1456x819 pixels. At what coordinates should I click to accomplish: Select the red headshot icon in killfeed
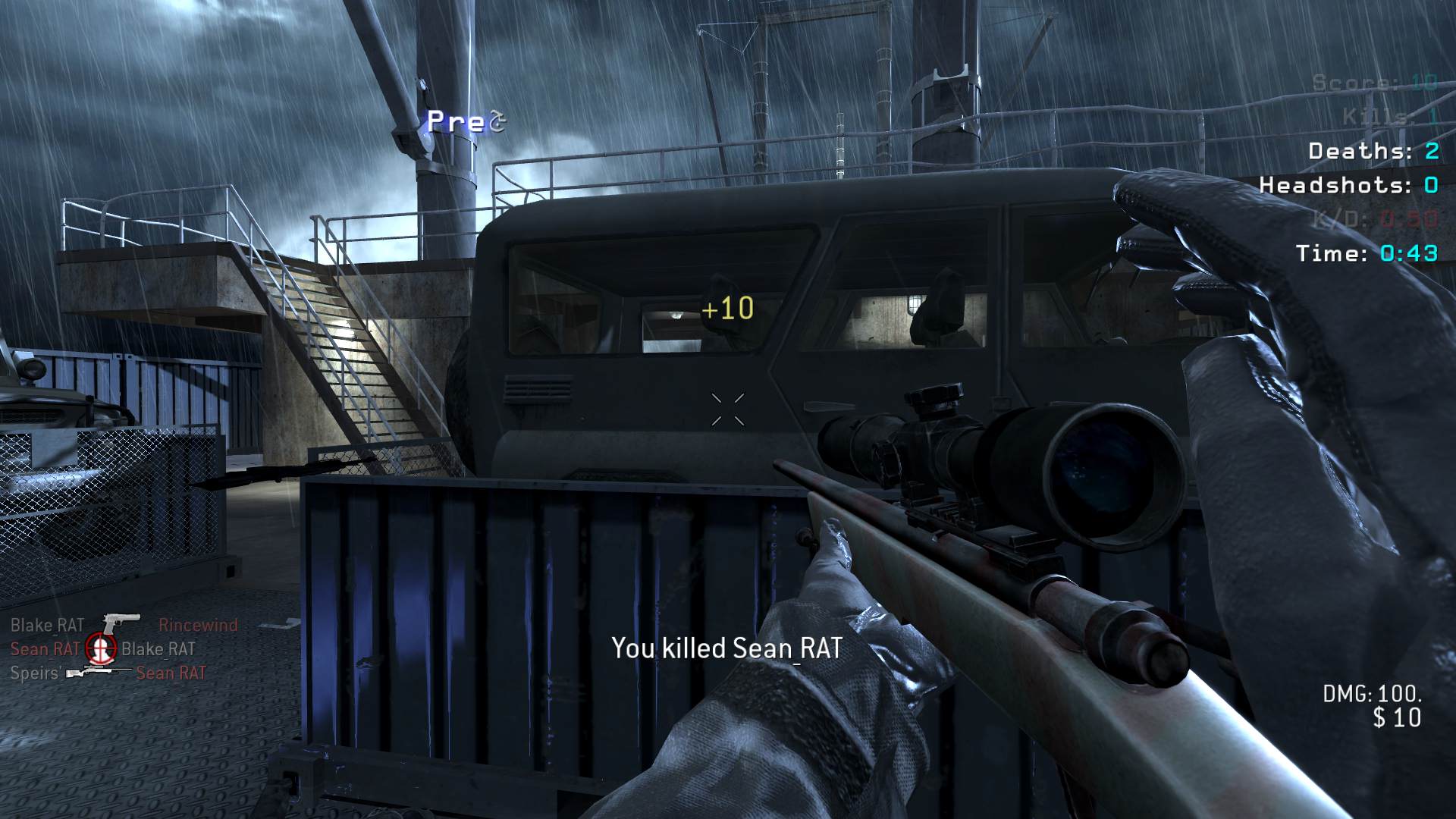101,648
